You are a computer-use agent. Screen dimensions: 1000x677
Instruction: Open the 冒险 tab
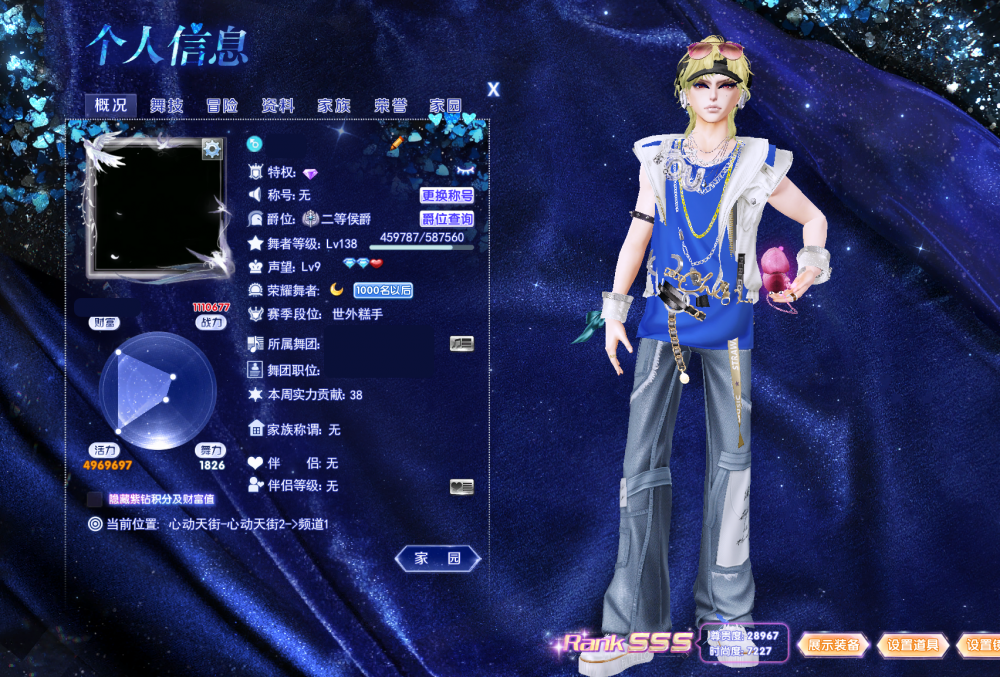(222, 105)
